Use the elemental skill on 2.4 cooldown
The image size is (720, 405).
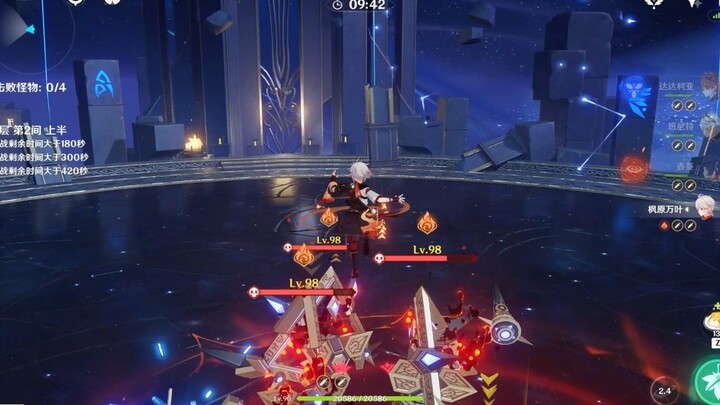pyautogui.click(x=662, y=390)
